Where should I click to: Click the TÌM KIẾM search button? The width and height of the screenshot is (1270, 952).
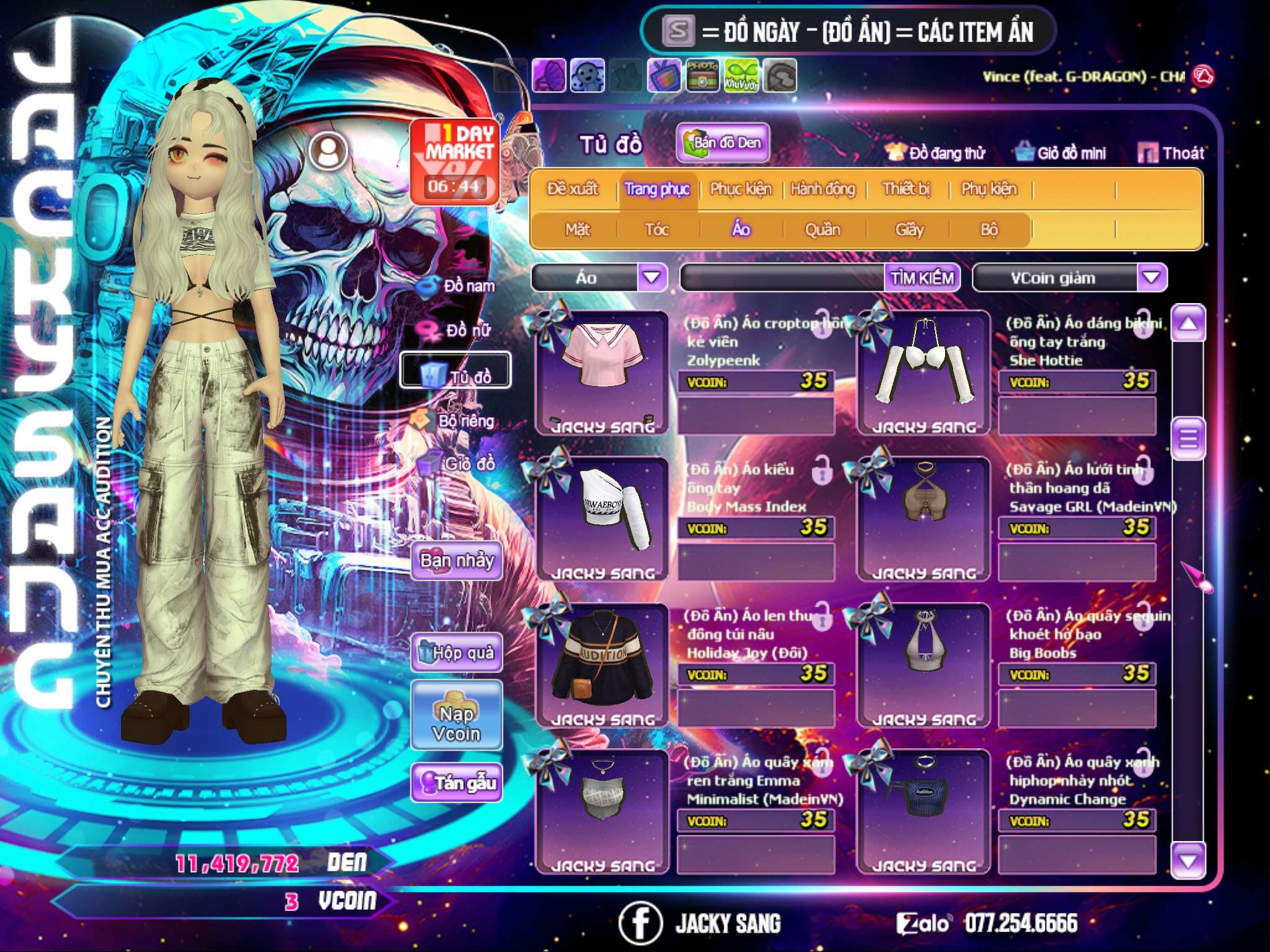pos(922,278)
